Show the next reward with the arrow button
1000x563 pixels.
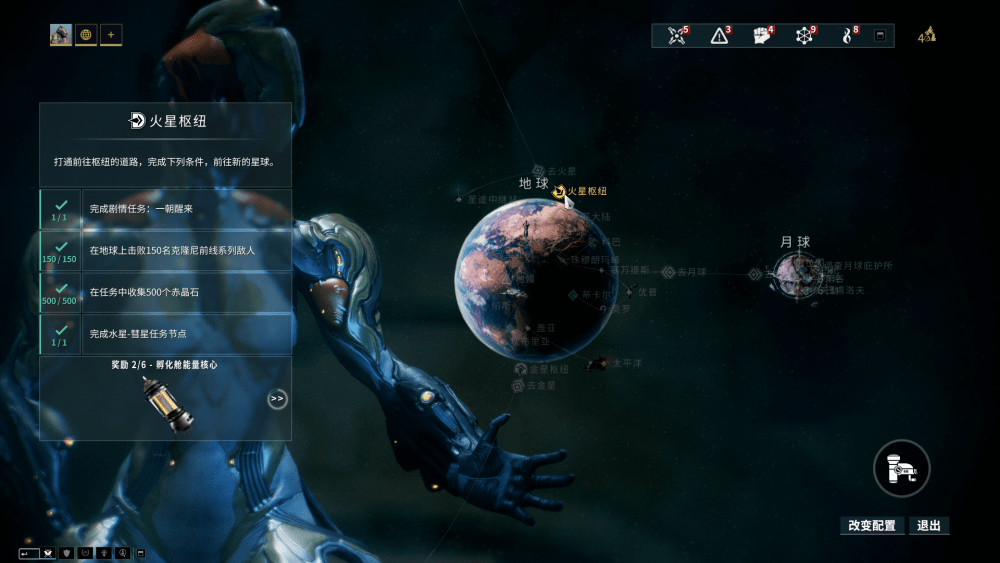(277, 399)
